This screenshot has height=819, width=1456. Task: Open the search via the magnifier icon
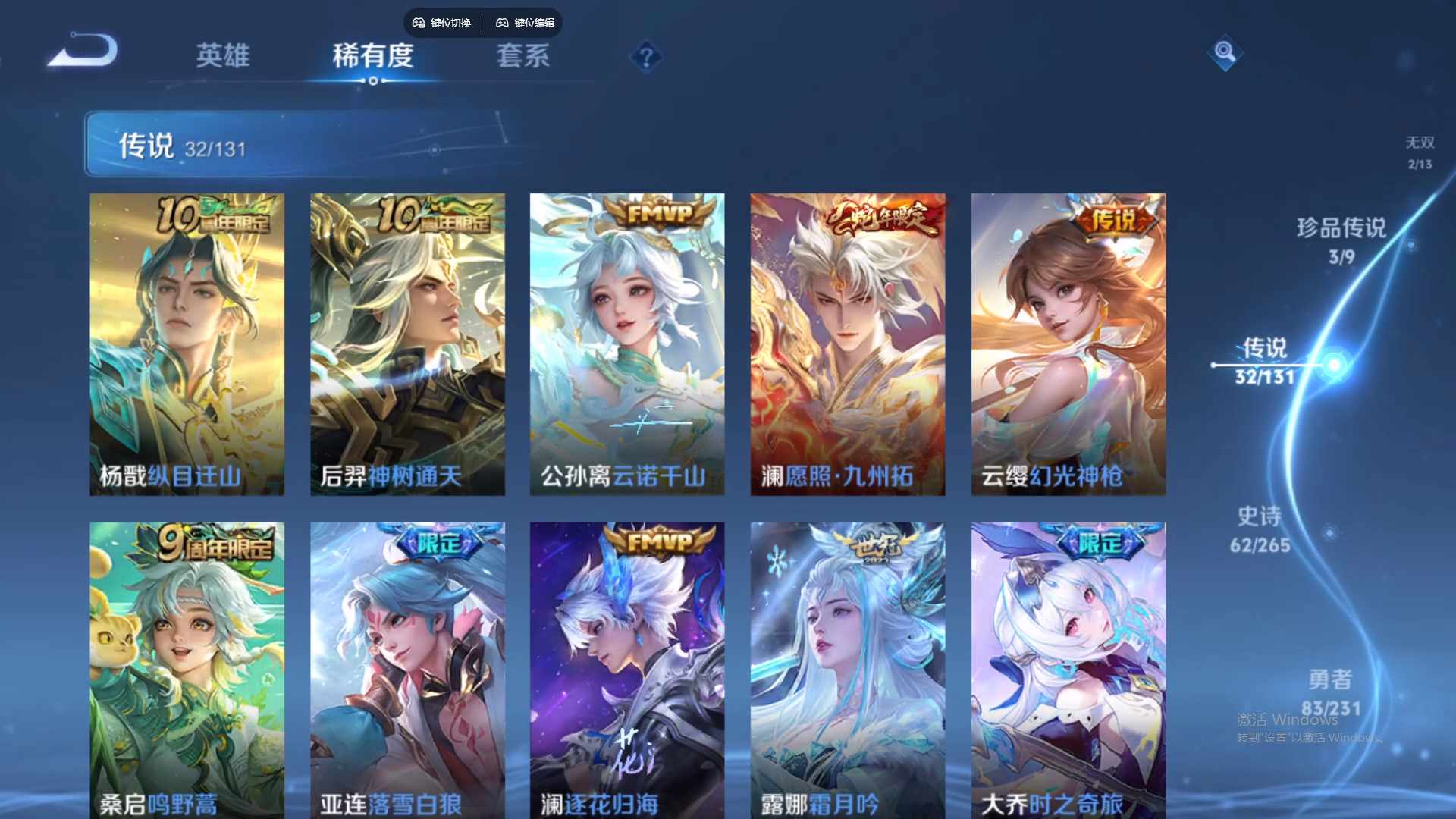click(x=1223, y=52)
